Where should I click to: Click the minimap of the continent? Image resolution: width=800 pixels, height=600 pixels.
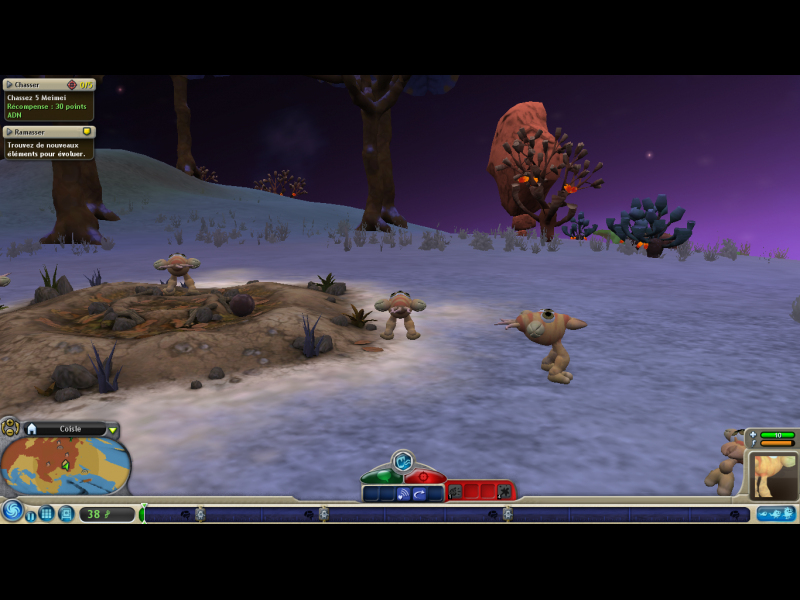point(65,465)
